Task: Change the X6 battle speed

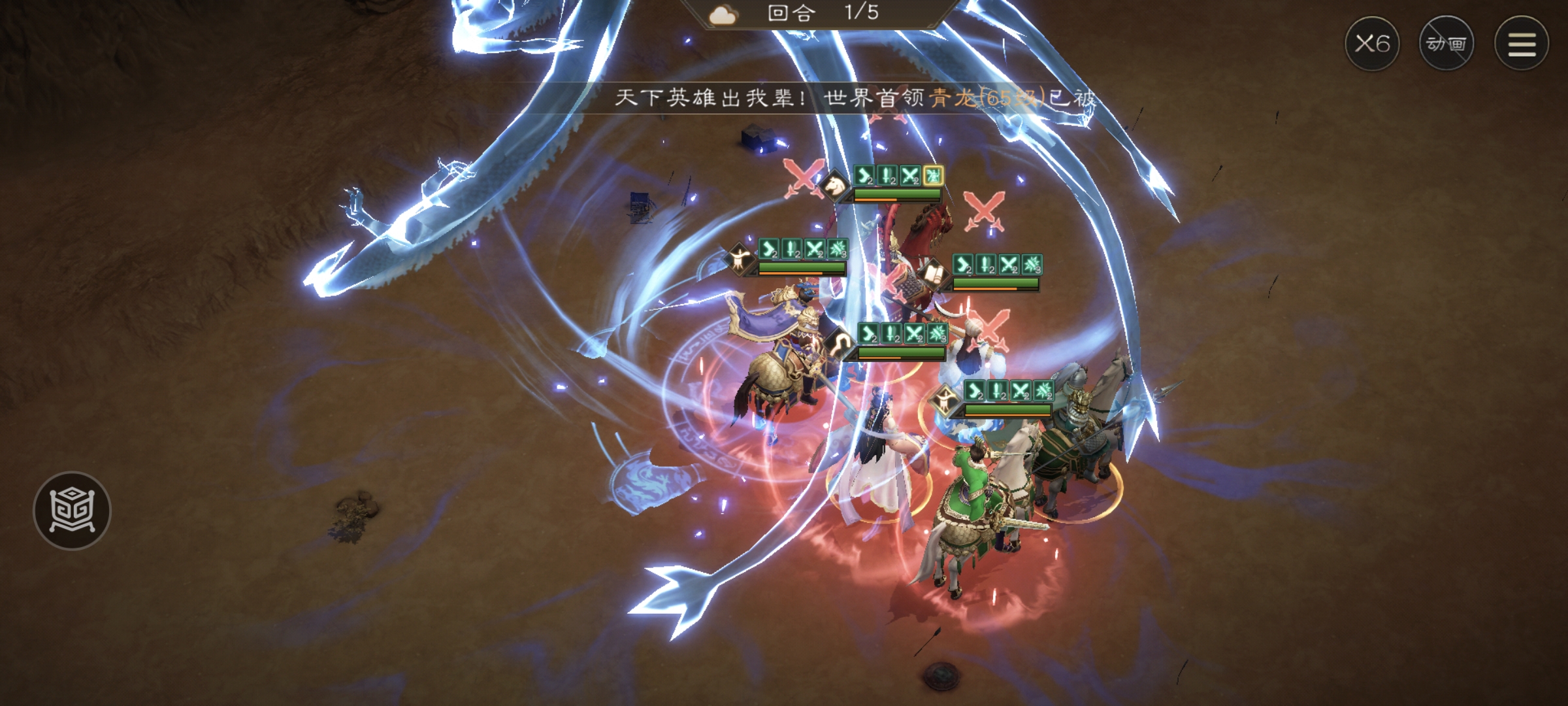Action: (1371, 44)
